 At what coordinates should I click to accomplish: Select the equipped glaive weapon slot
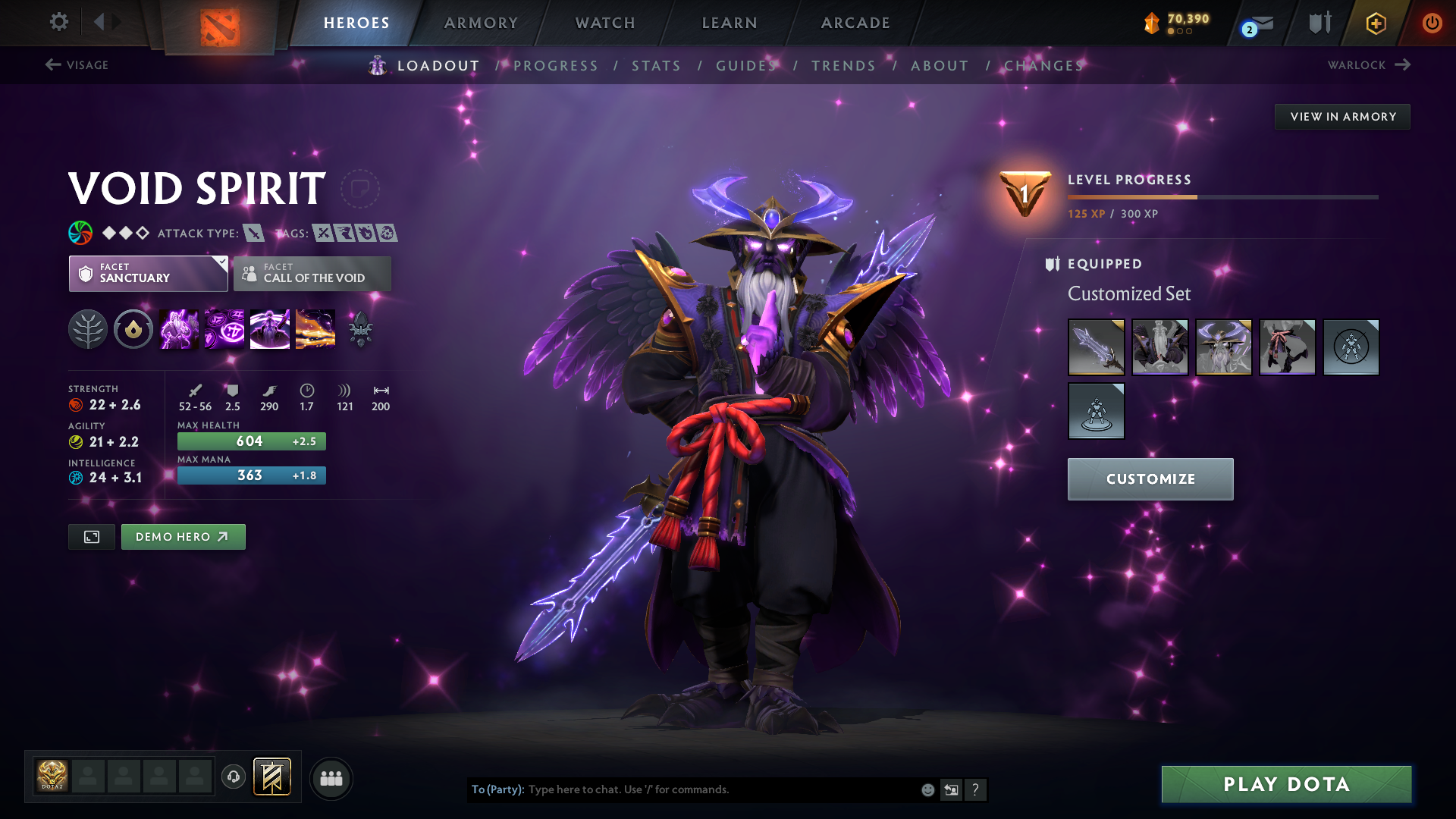pyautogui.click(x=1096, y=347)
